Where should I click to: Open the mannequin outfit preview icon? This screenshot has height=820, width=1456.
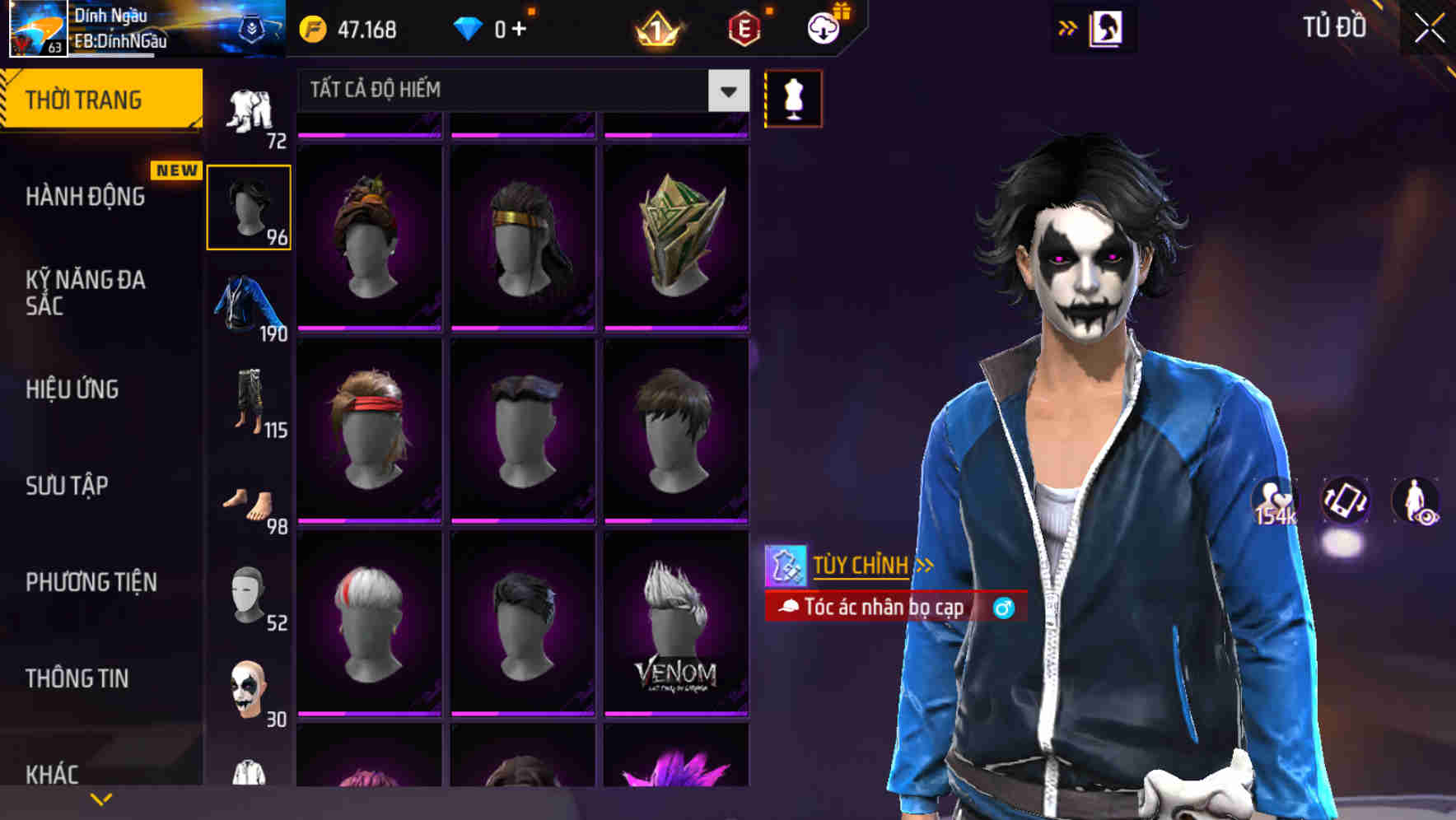coord(793,97)
